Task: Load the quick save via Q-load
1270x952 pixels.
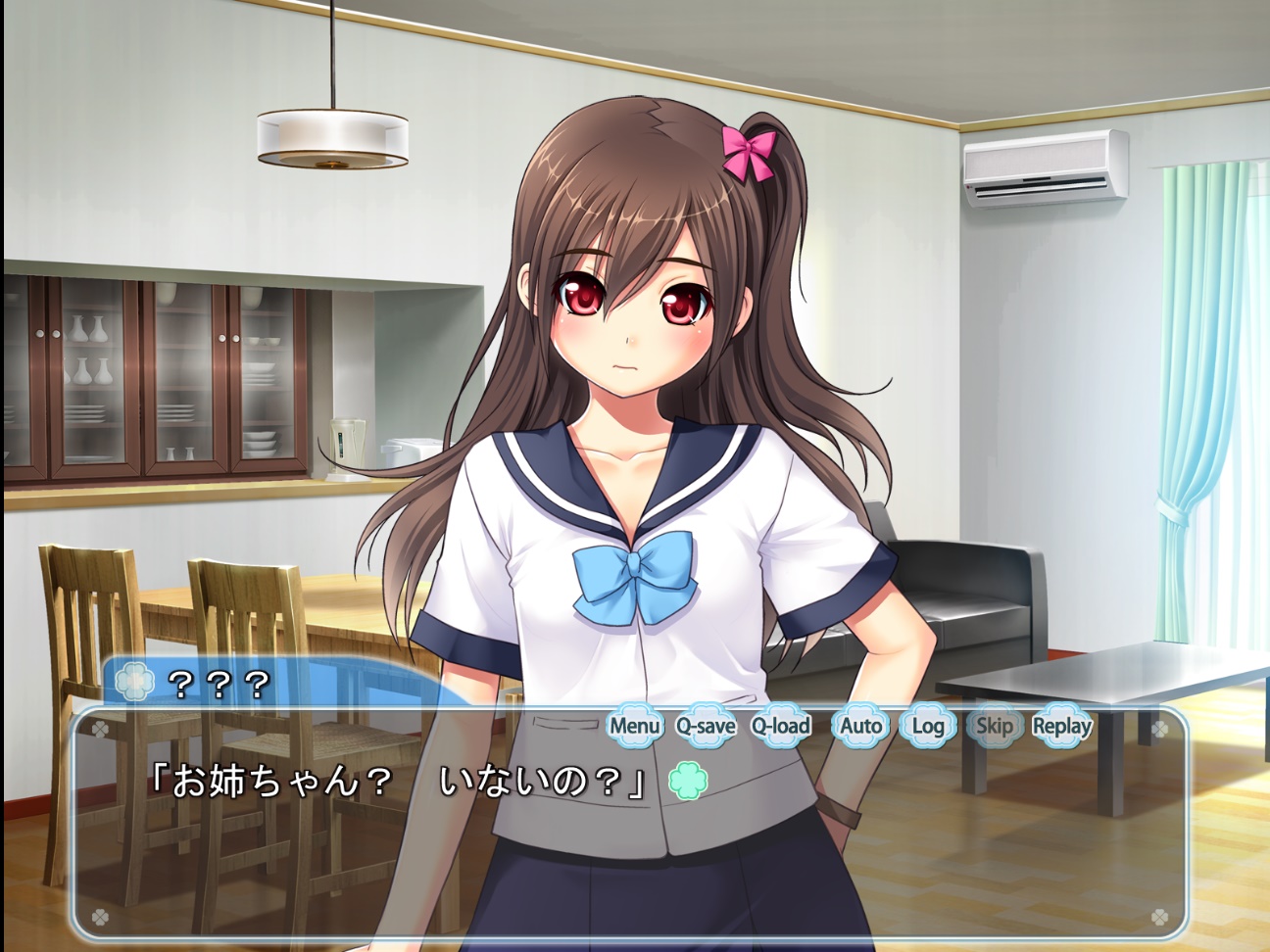Action: [781, 727]
